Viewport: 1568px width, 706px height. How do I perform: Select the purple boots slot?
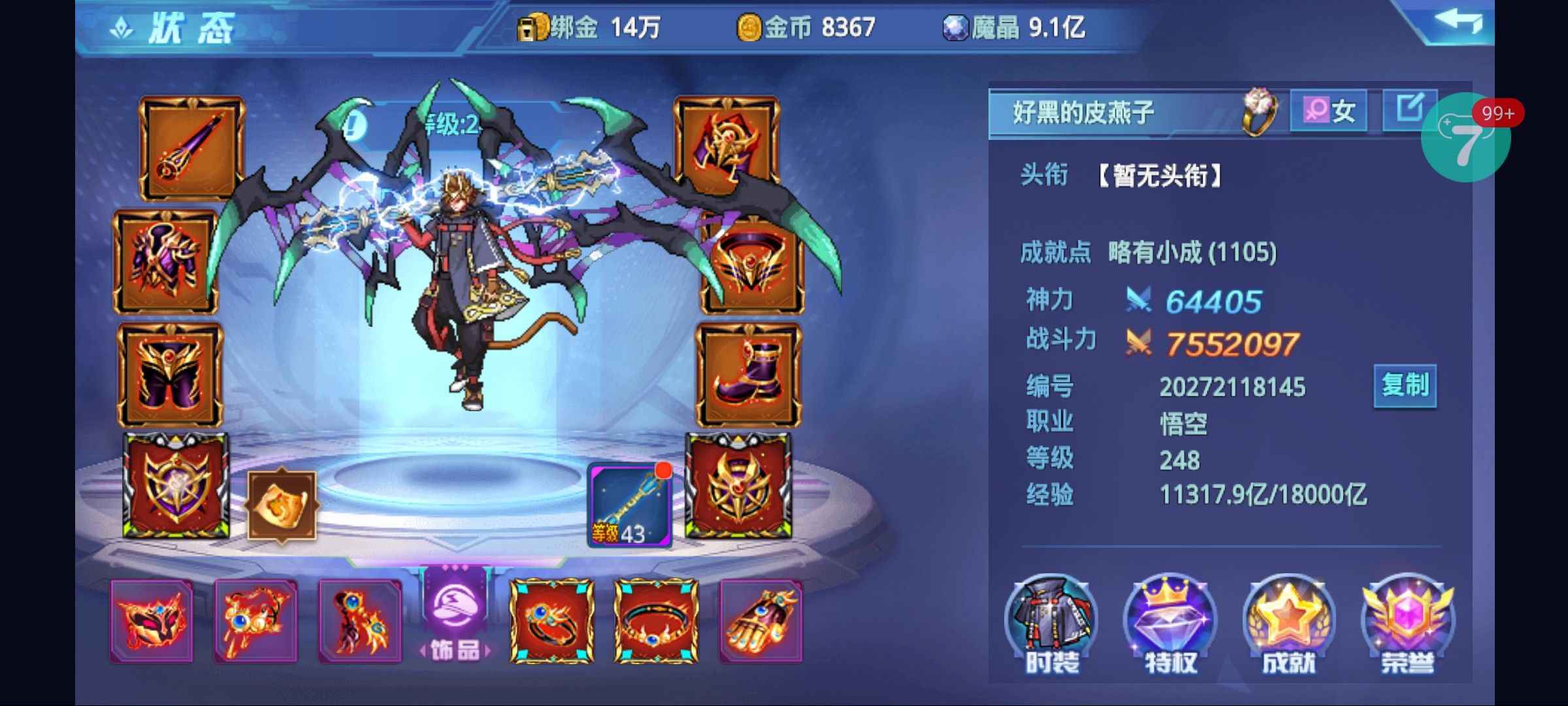coord(748,375)
